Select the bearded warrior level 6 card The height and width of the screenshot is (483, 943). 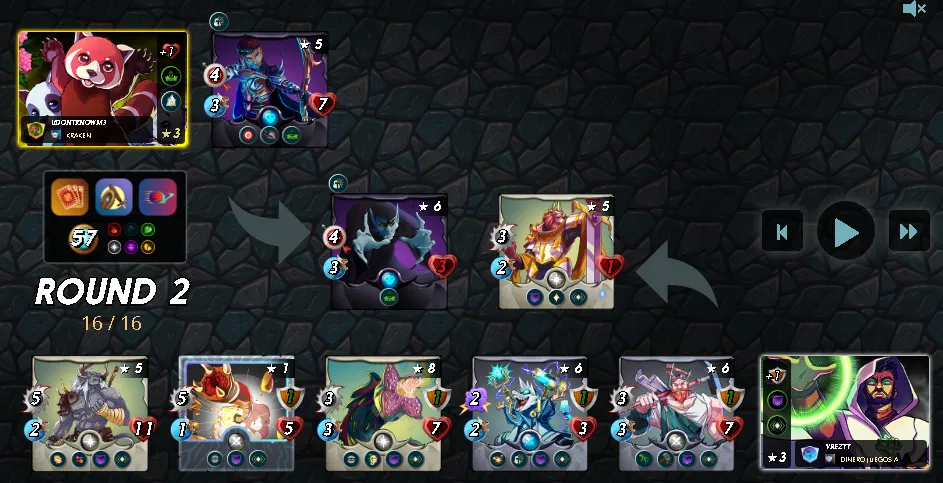pos(676,412)
